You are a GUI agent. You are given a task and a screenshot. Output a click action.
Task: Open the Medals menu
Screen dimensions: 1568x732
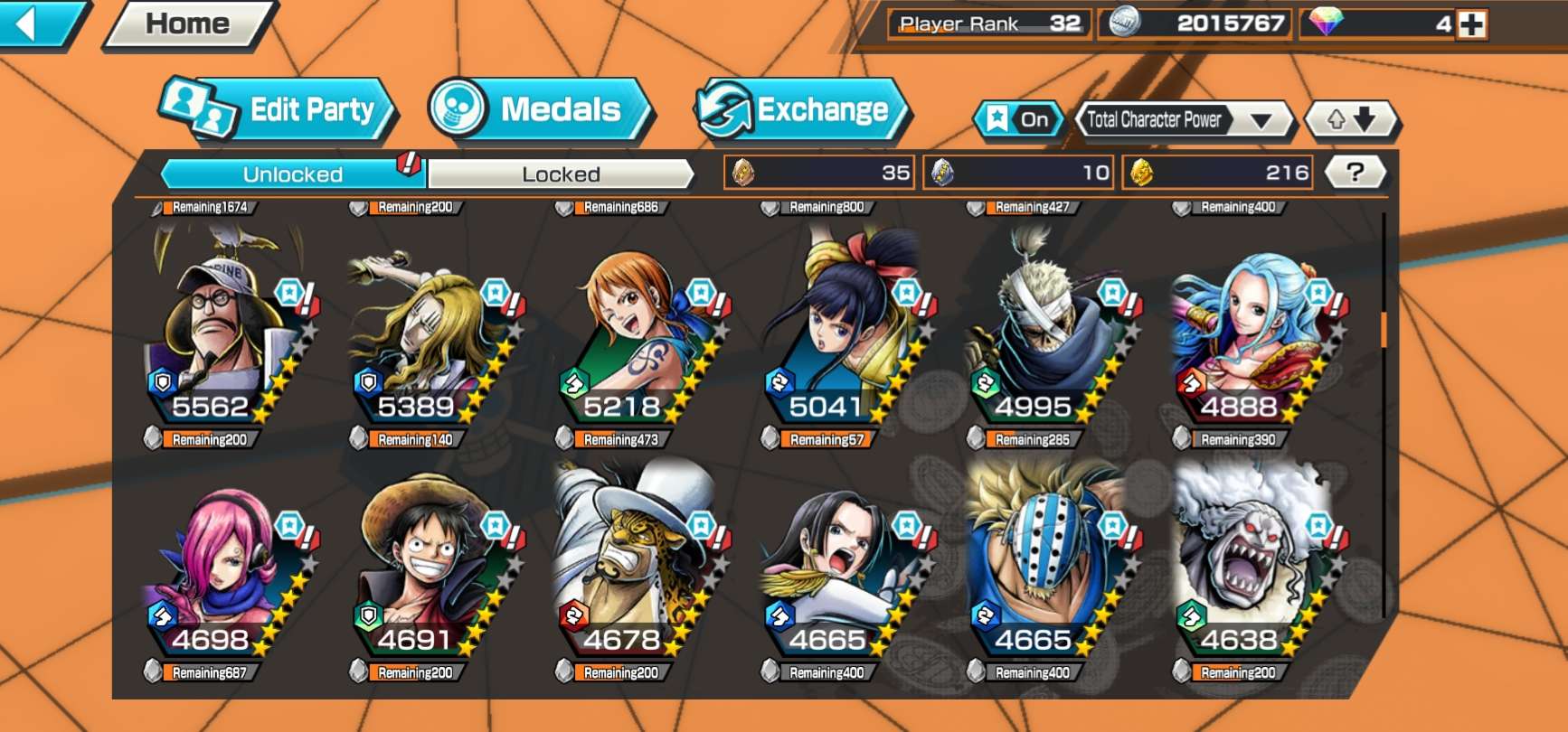(x=540, y=110)
